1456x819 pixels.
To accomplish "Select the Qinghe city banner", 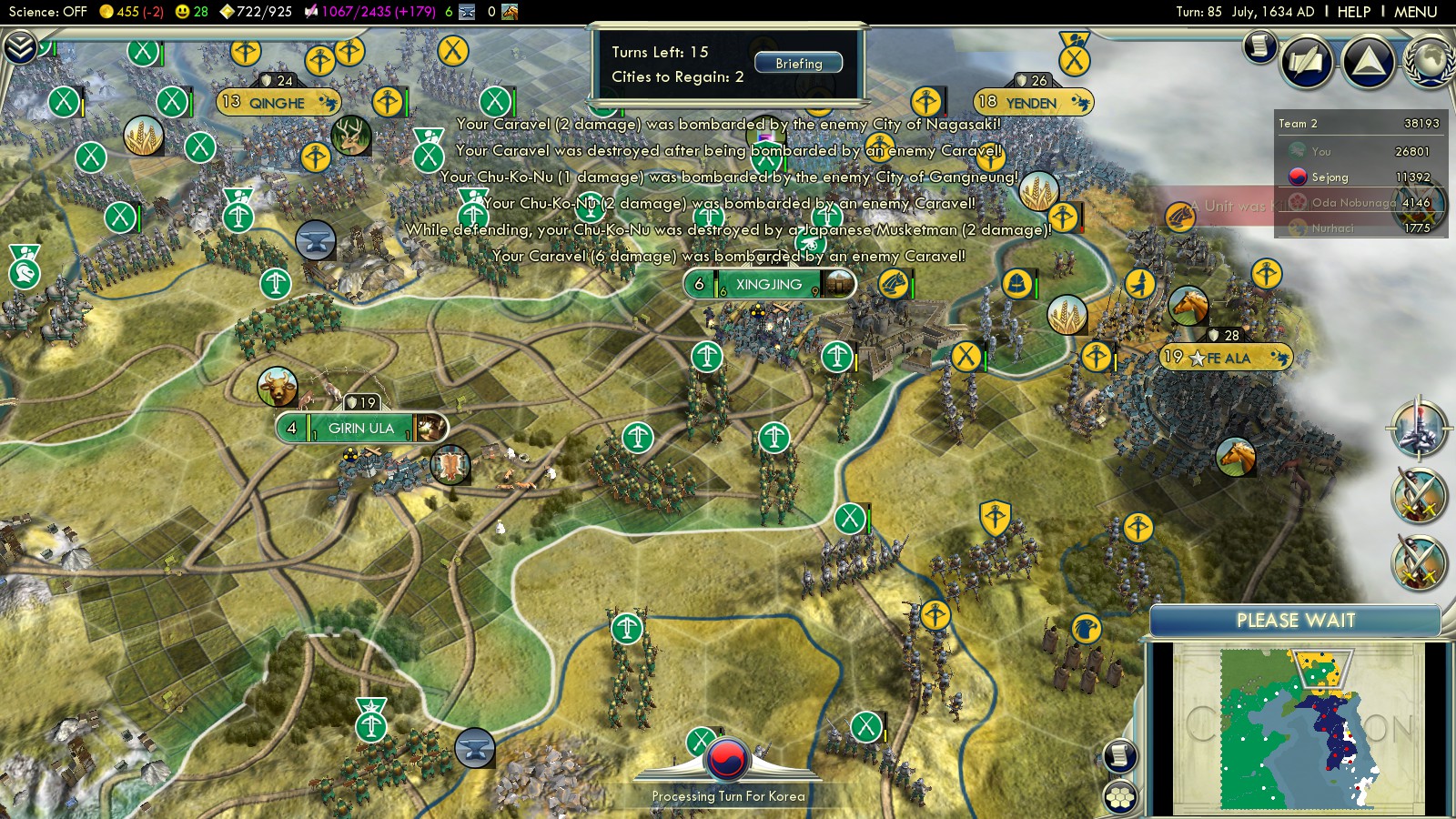I will pos(278,103).
